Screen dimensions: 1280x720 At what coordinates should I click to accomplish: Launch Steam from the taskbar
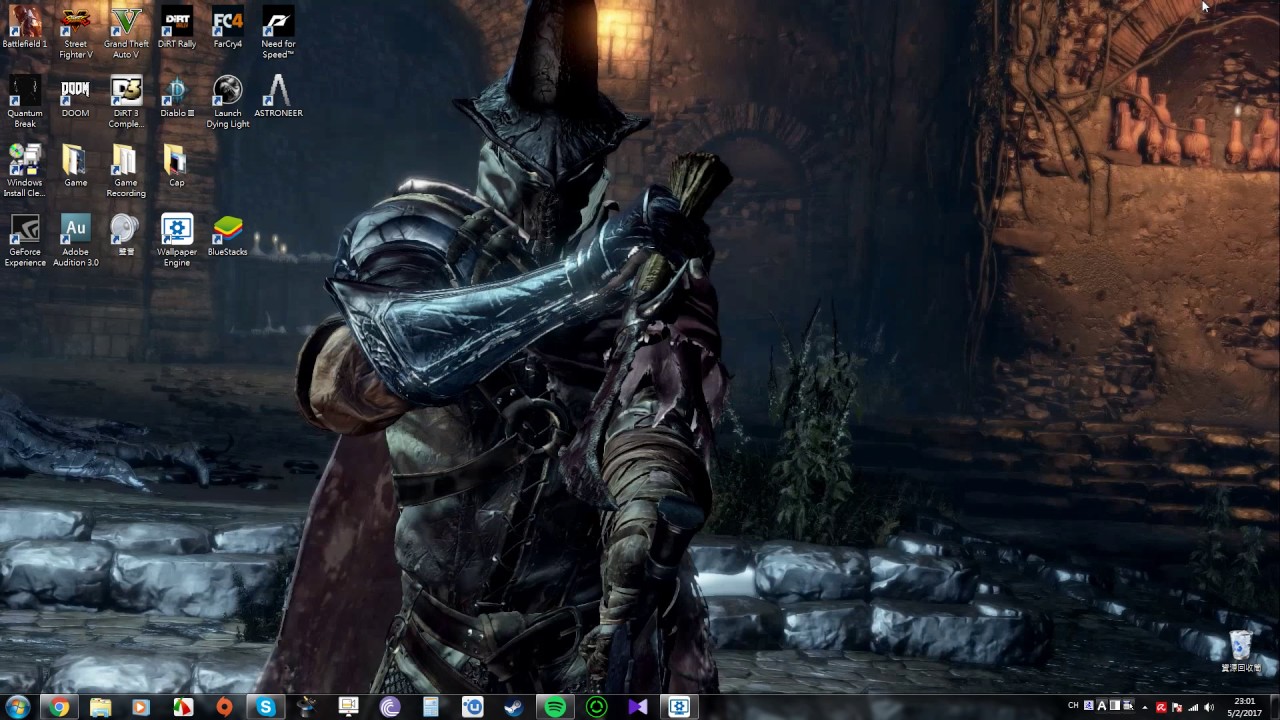[x=513, y=707]
